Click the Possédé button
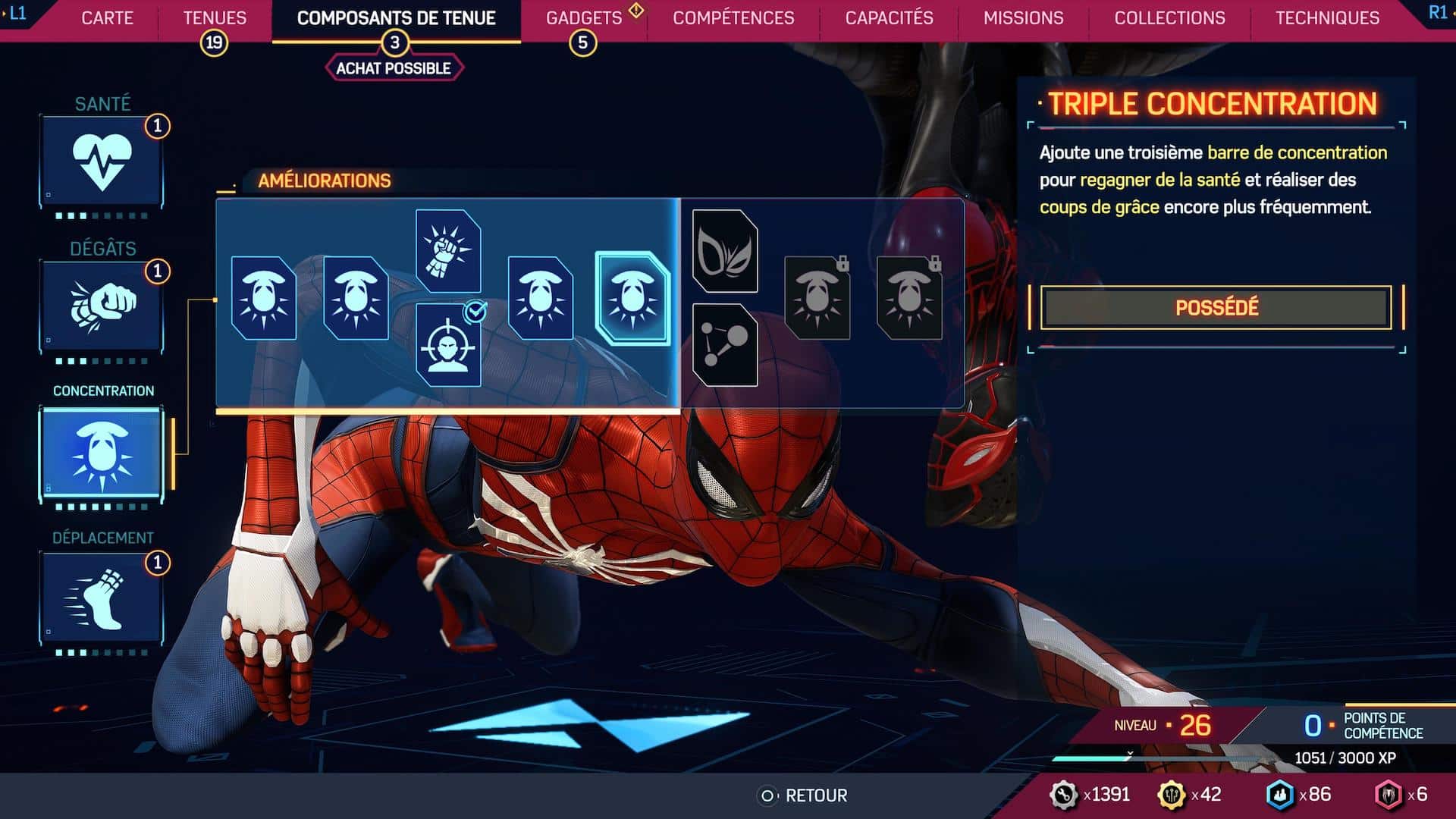1456x819 pixels. click(1216, 307)
